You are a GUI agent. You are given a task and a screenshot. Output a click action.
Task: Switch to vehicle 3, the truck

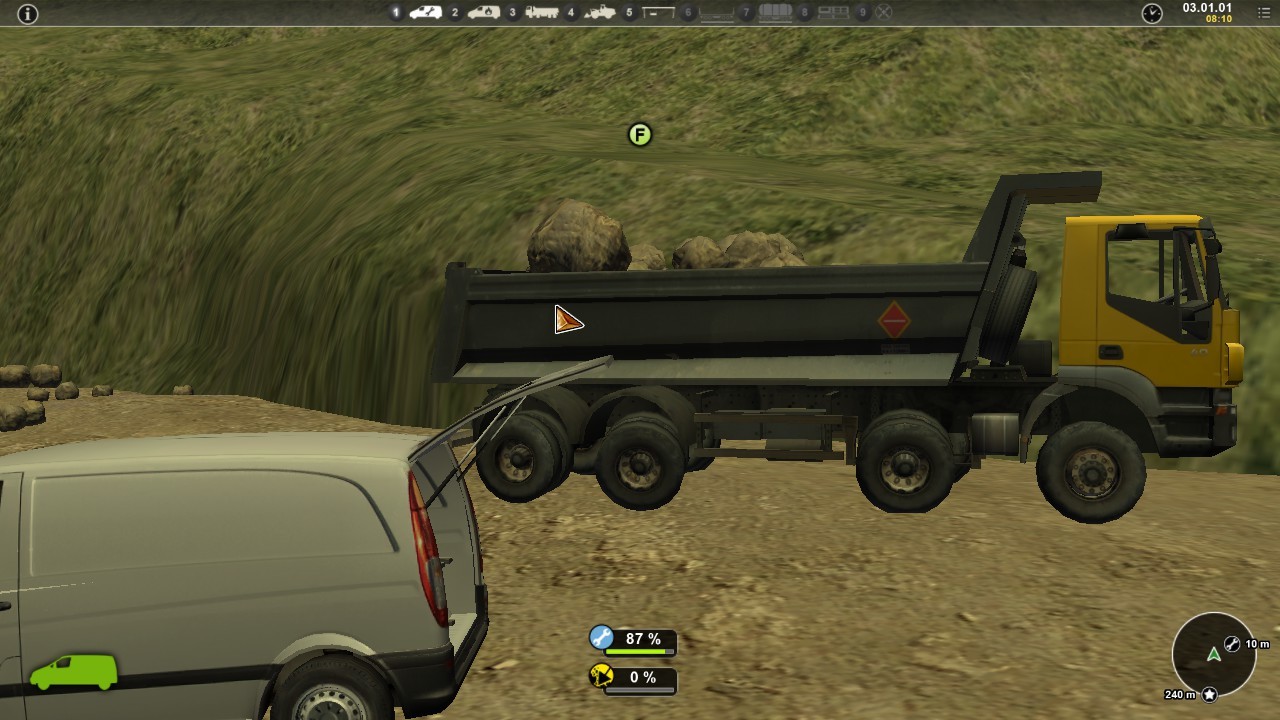[542, 13]
